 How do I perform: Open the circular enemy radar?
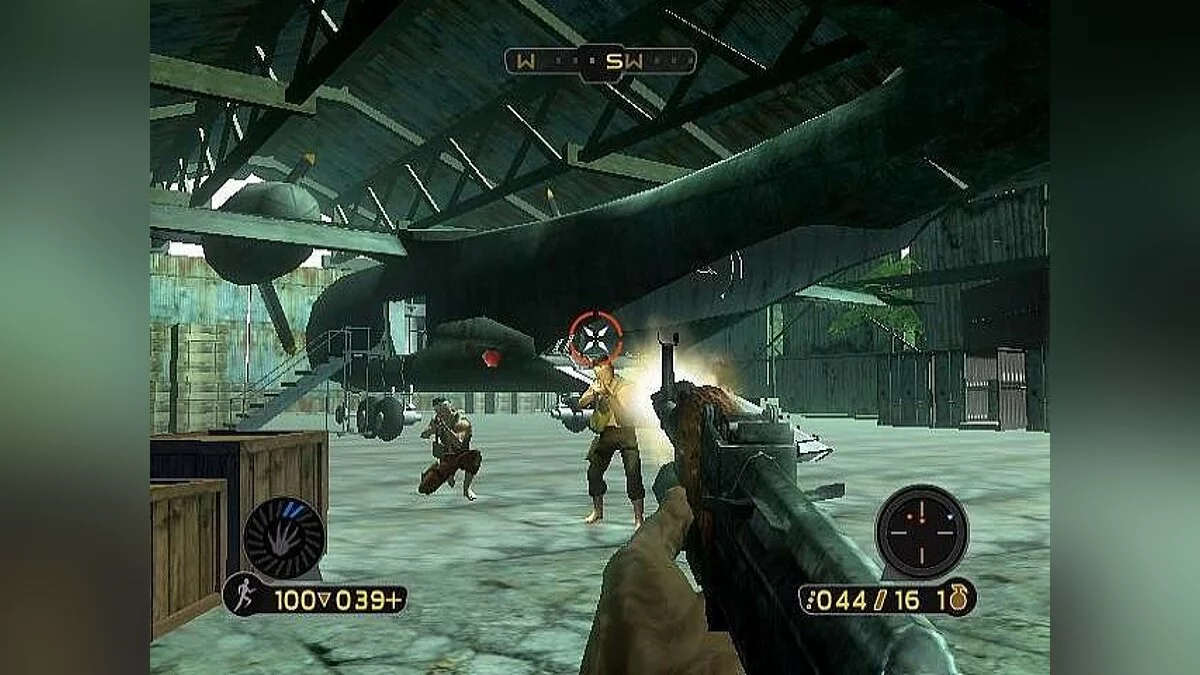(921, 531)
